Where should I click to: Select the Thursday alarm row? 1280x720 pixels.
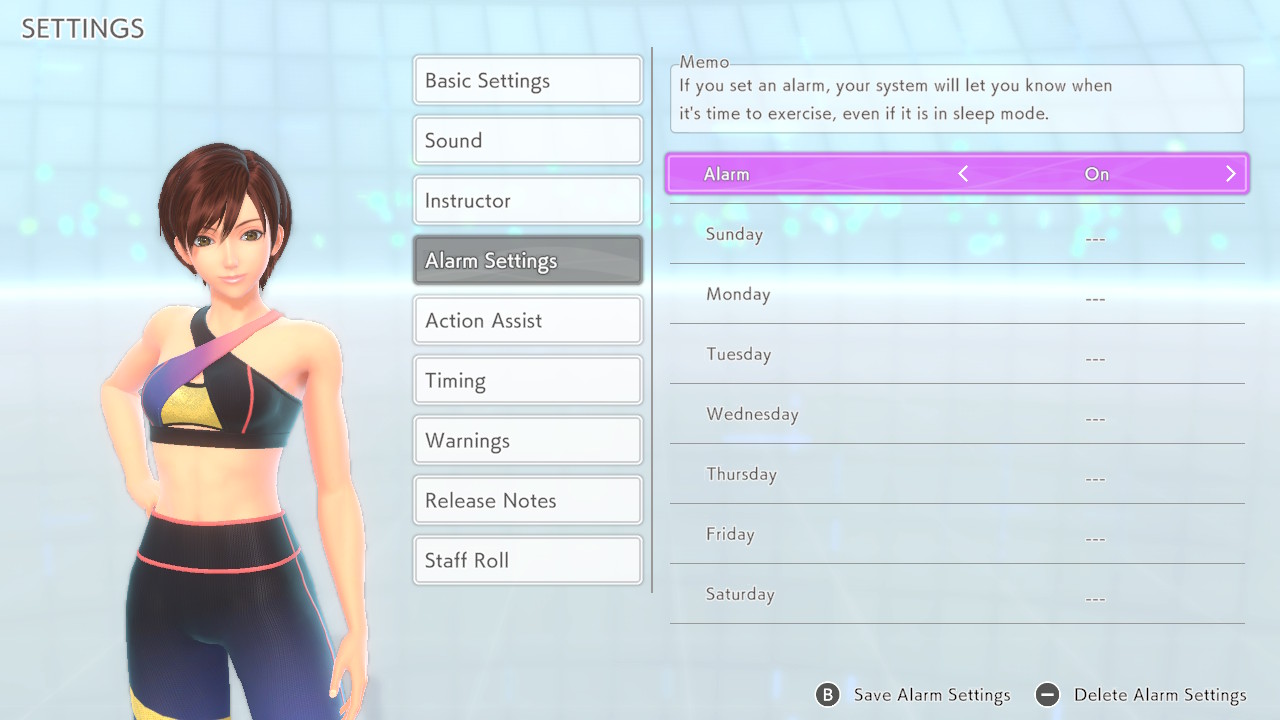pyautogui.click(x=957, y=475)
